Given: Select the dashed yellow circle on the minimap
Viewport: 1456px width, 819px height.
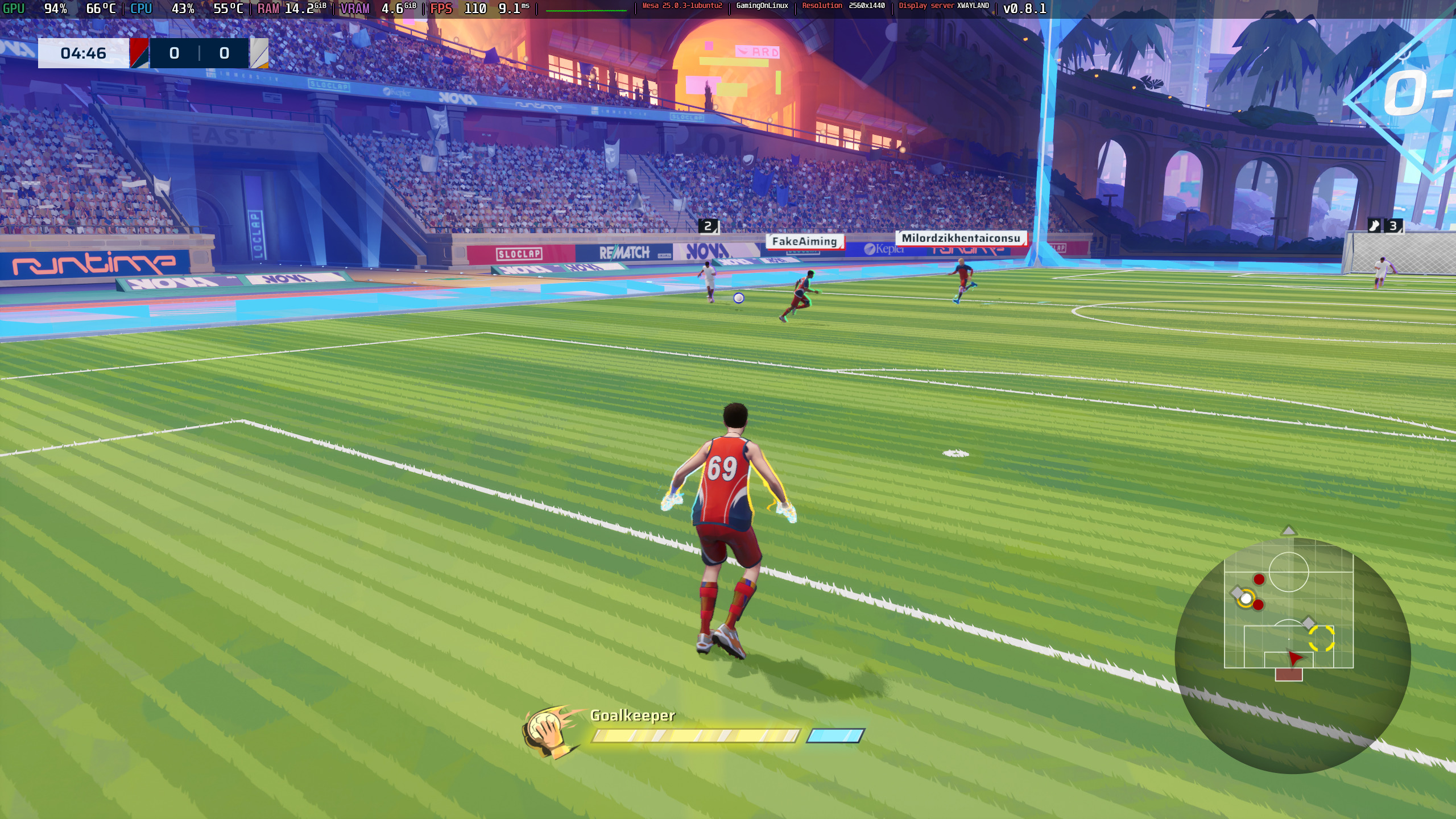Looking at the screenshot, I should click(x=1321, y=638).
